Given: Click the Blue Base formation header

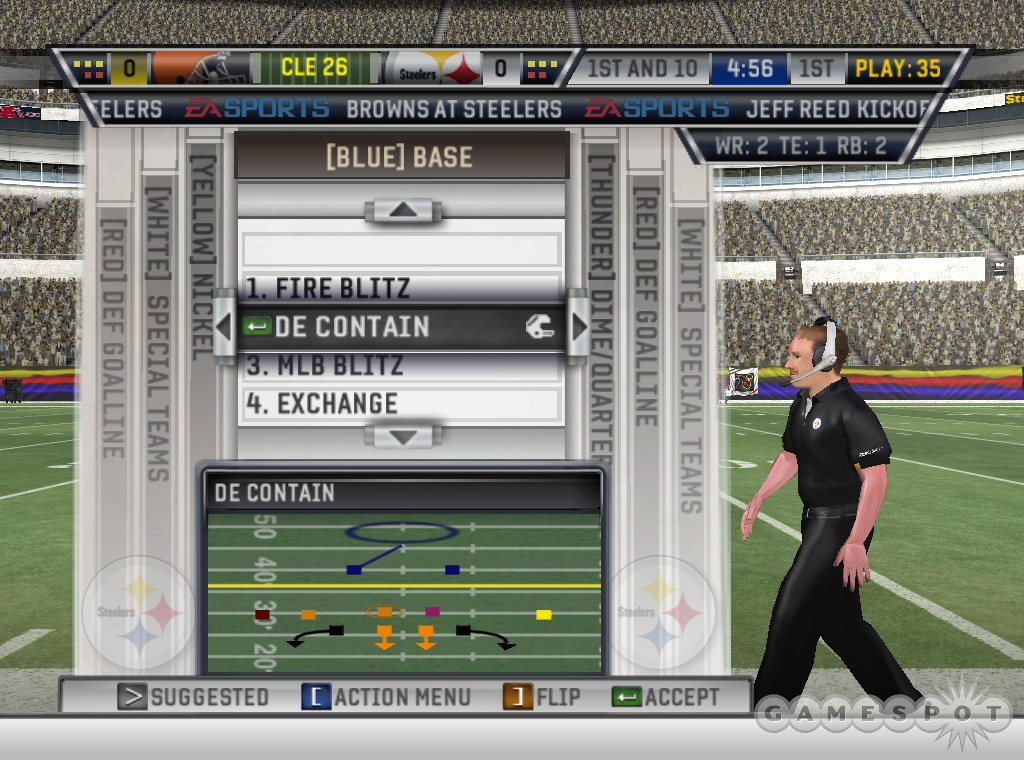Looking at the screenshot, I should (400, 157).
